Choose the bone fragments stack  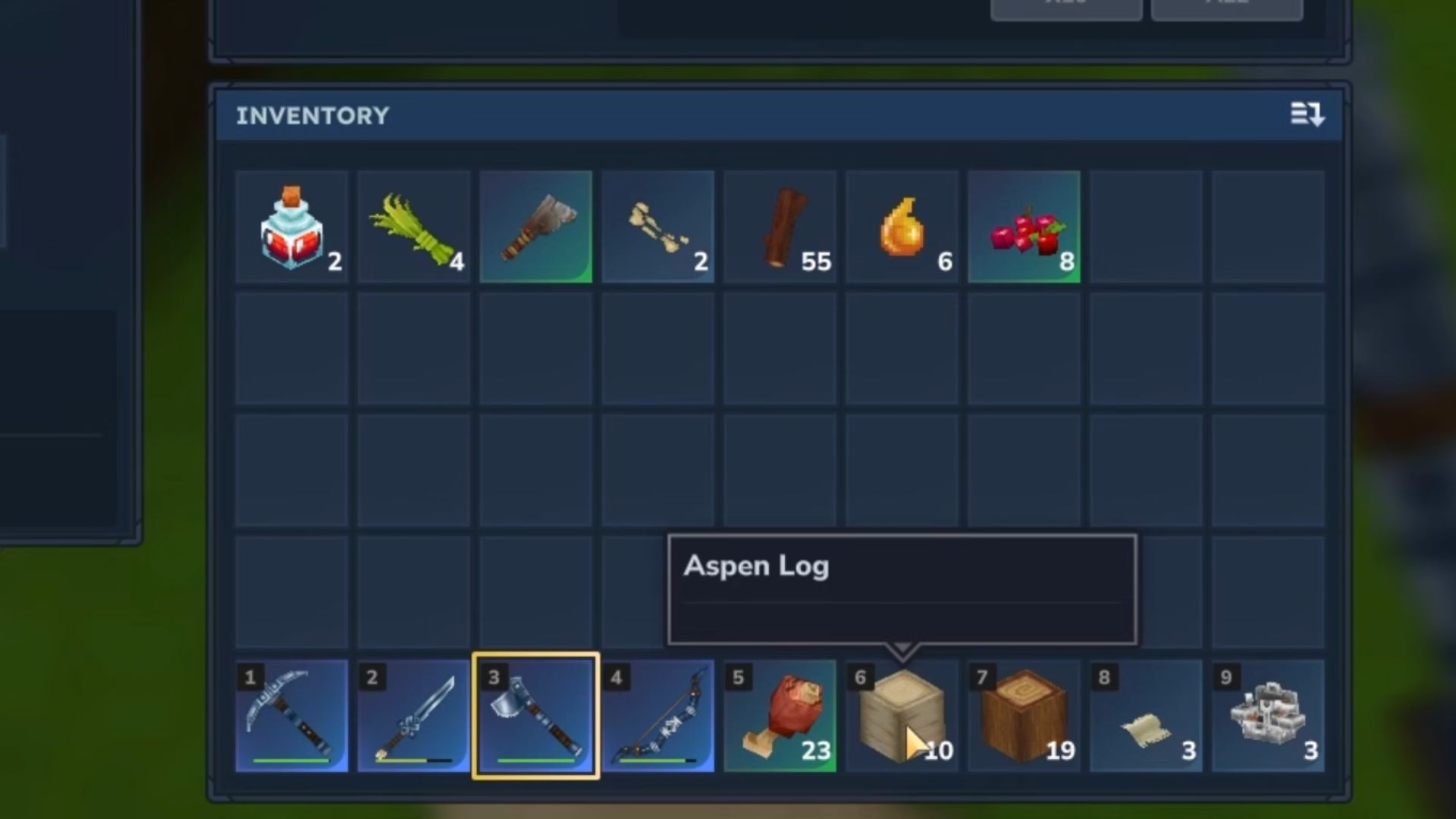(657, 227)
